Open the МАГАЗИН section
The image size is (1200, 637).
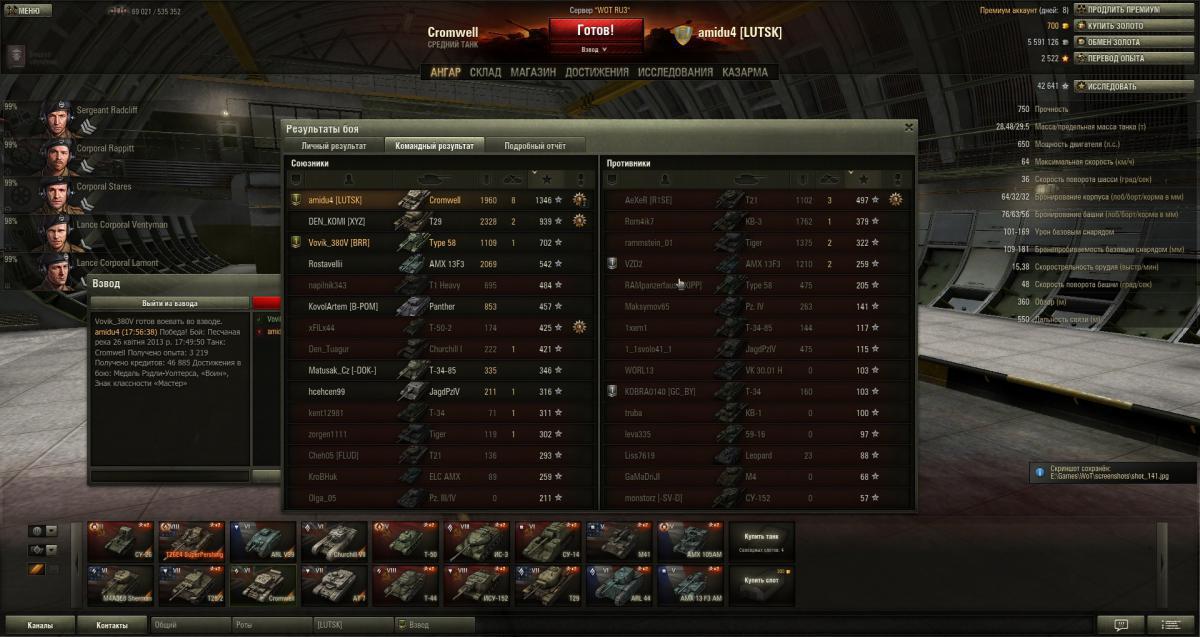pos(533,72)
